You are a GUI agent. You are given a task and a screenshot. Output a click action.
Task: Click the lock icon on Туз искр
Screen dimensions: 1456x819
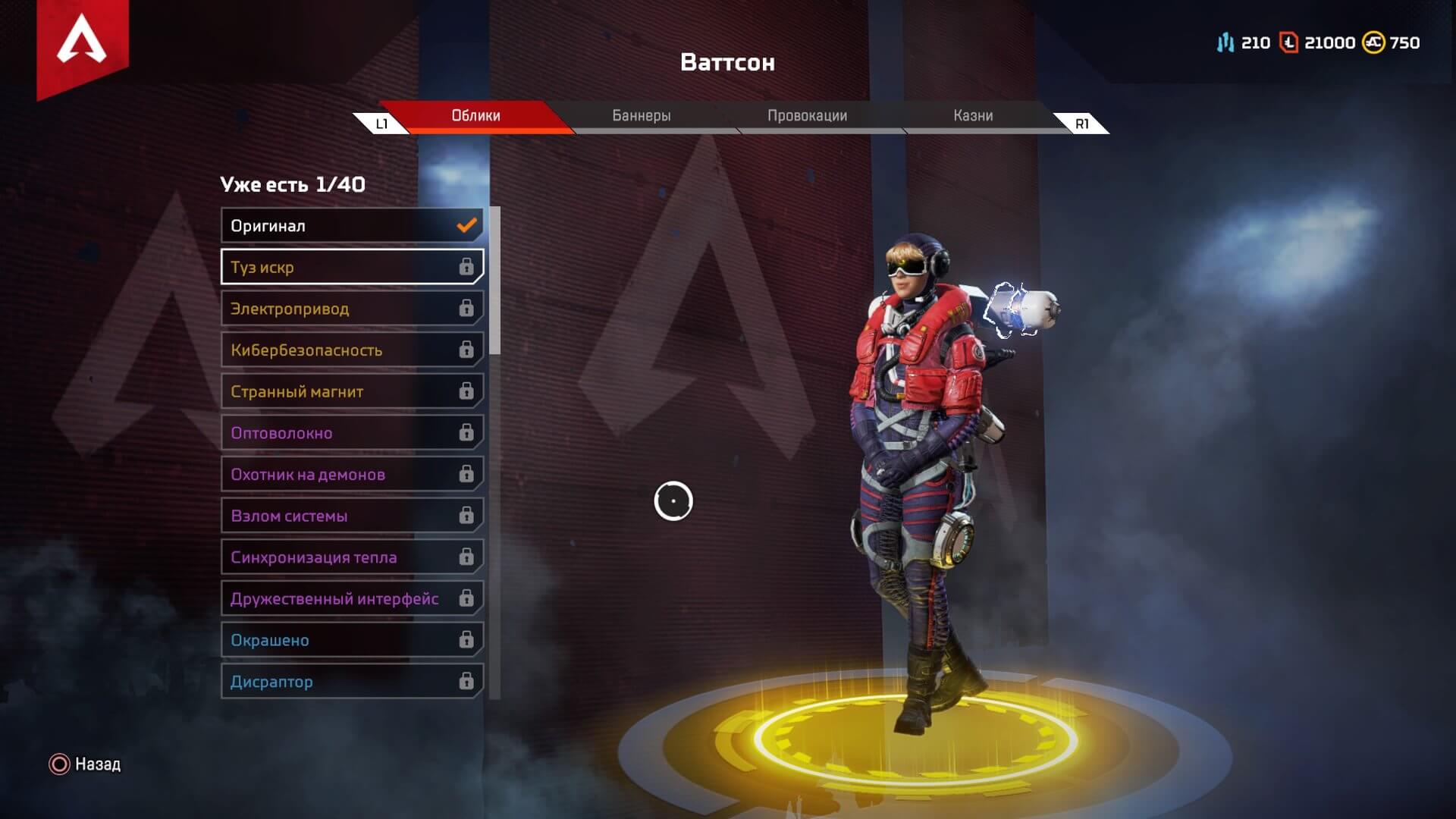click(467, 267)
